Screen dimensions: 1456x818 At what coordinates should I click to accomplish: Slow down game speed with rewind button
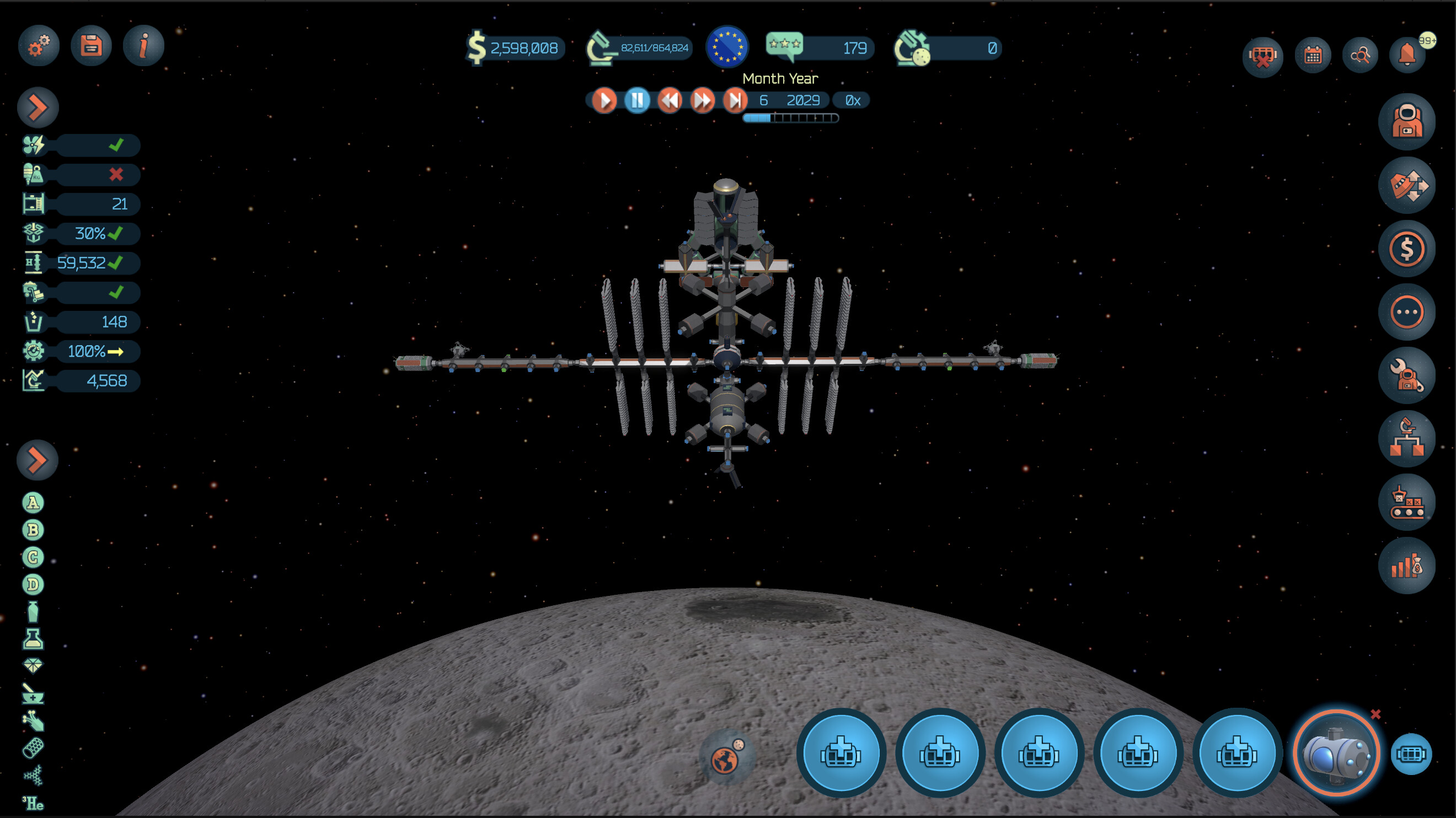[x=670, y=100]
